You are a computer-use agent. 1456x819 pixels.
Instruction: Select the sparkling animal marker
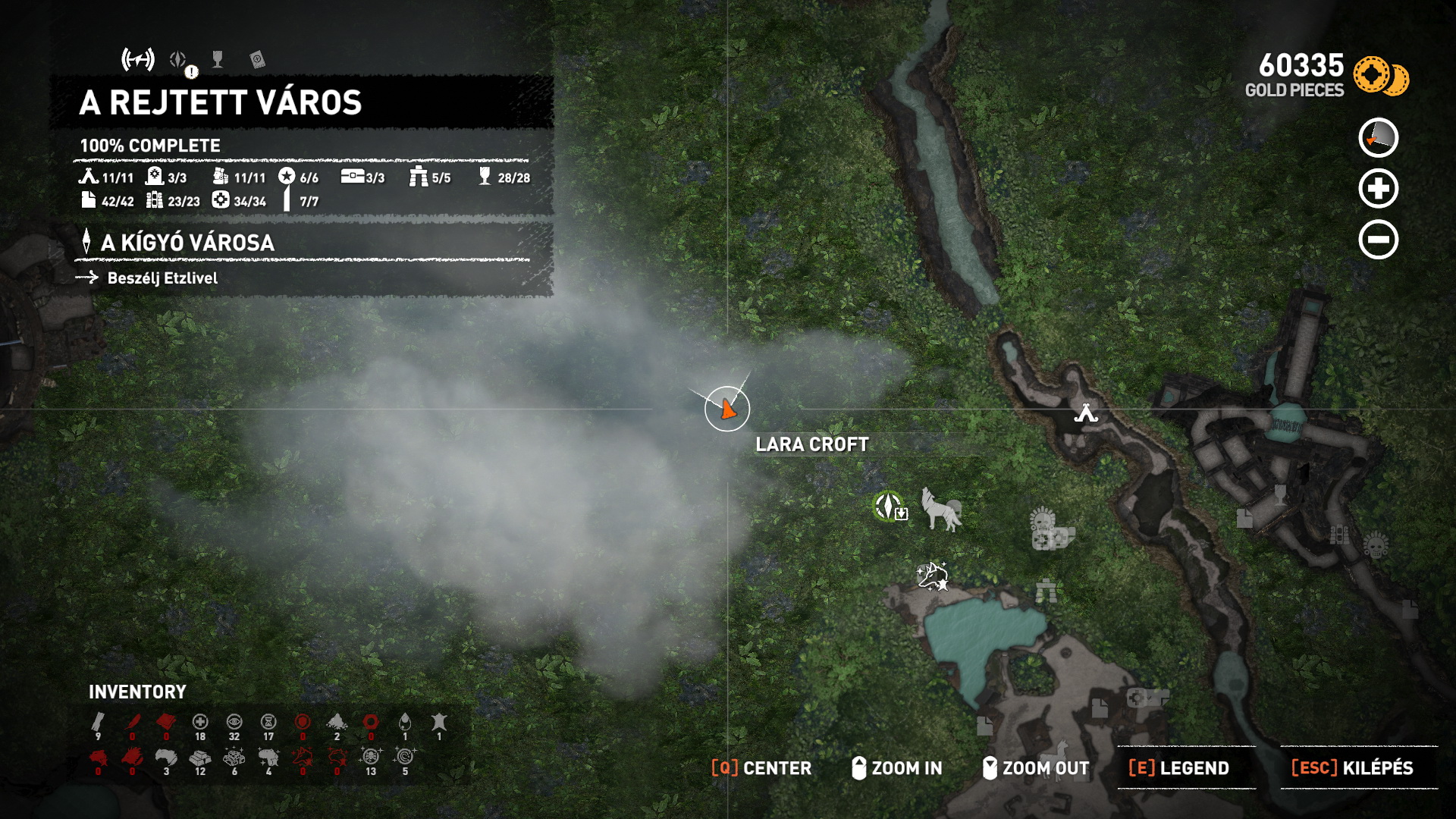(933, 576)
